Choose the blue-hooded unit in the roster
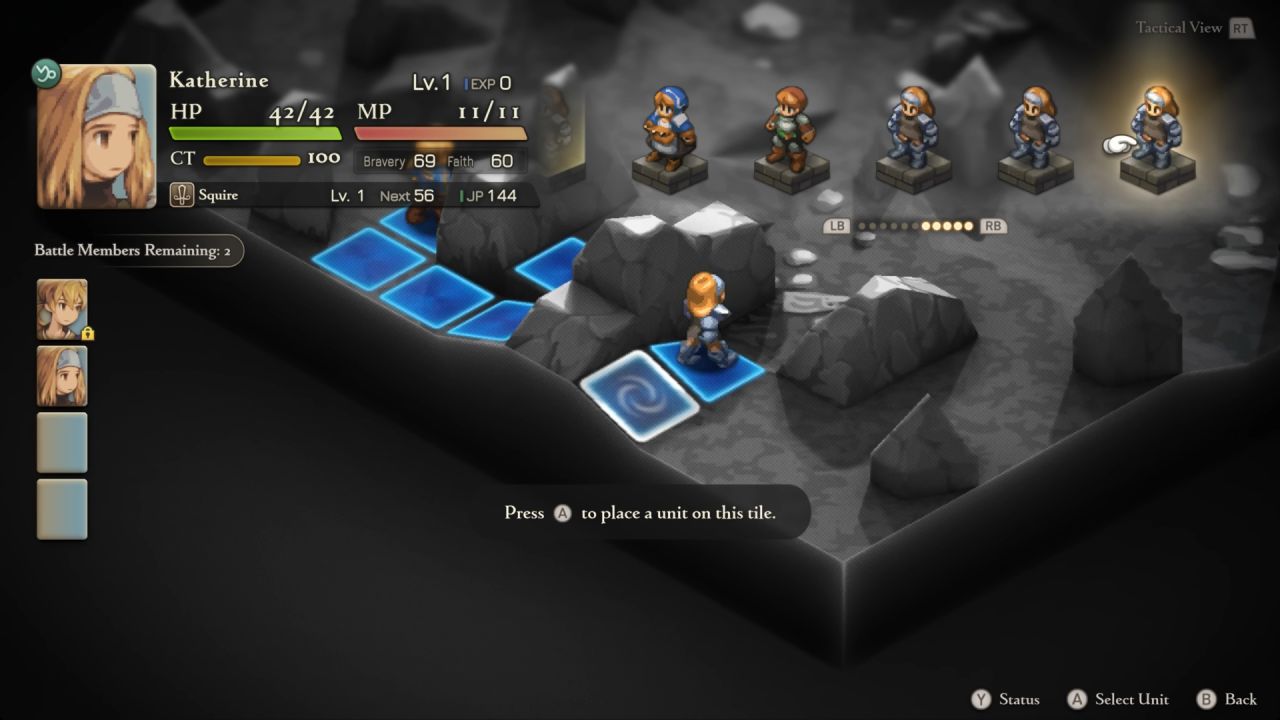Viewport: 1280px width, 720px height. coord(668,135)
